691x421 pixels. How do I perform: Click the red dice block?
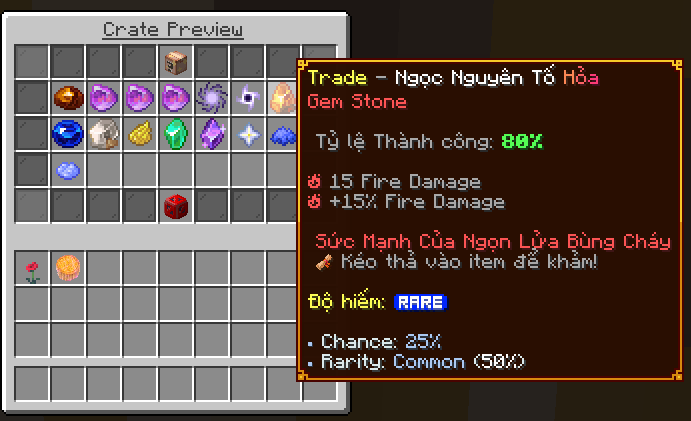[176, 206]
